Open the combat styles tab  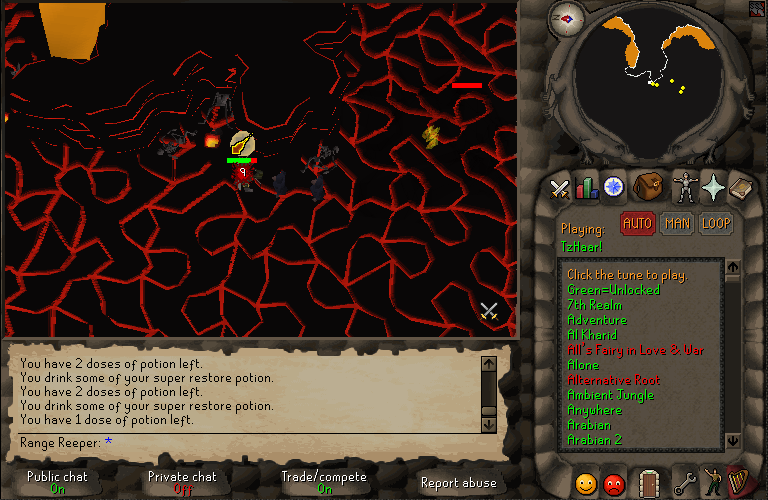(559, 187)
